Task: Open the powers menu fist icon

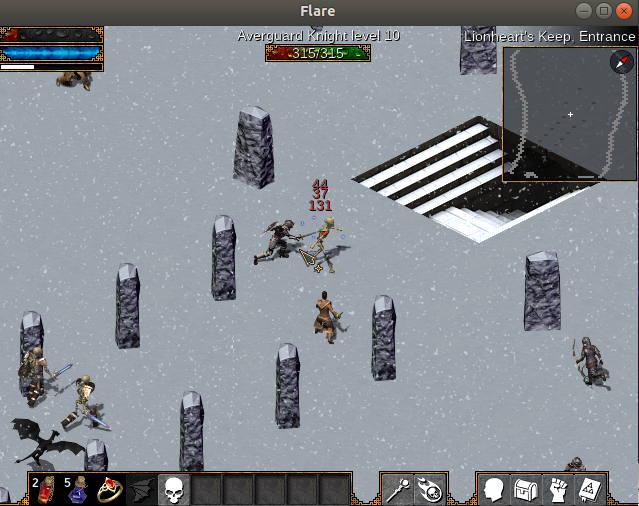Action: coord(557,490)
